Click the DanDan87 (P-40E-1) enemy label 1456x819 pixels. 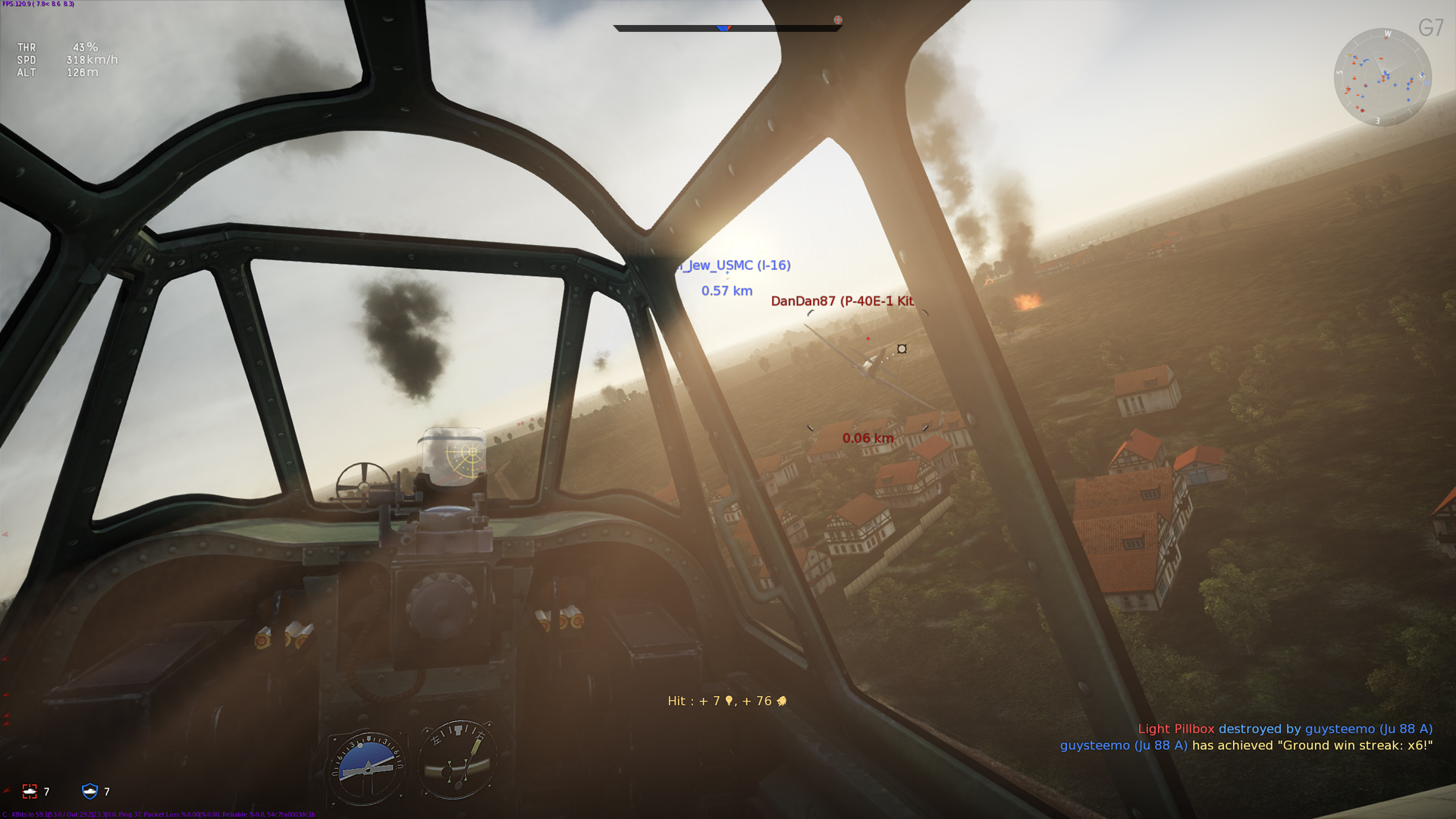(x=842, y=301)
